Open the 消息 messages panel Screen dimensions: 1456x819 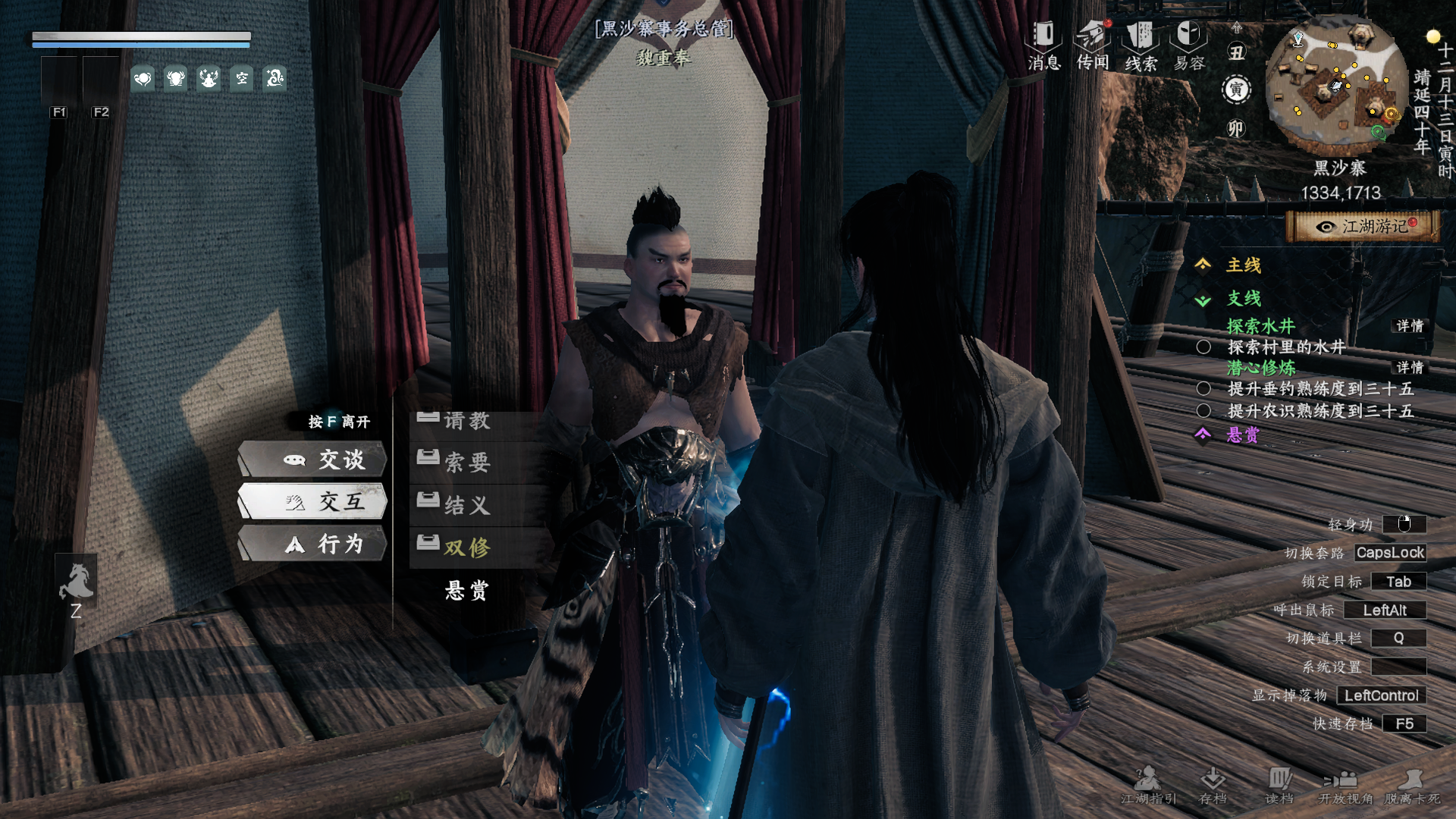click(1043, 45)
